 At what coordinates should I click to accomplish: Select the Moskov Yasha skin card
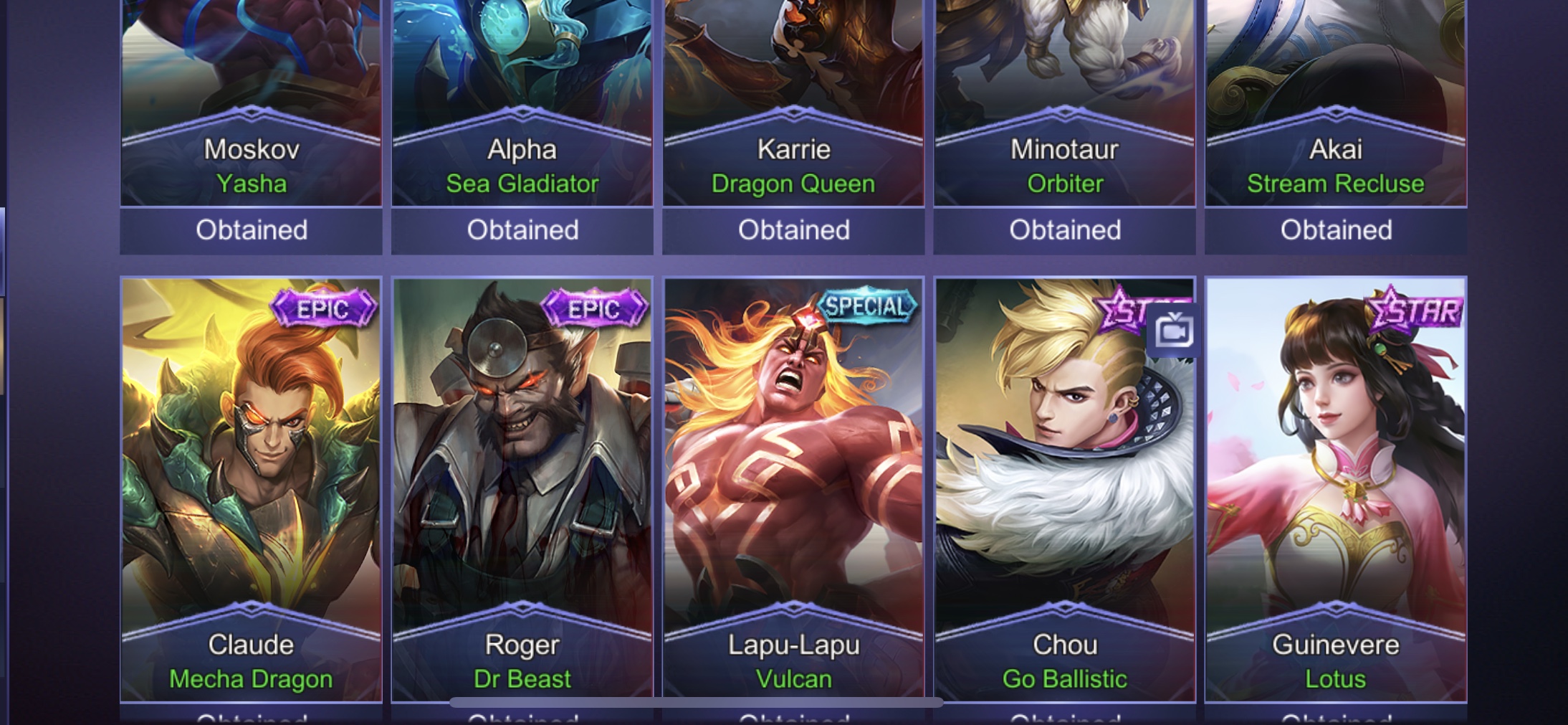click(251, 108)
